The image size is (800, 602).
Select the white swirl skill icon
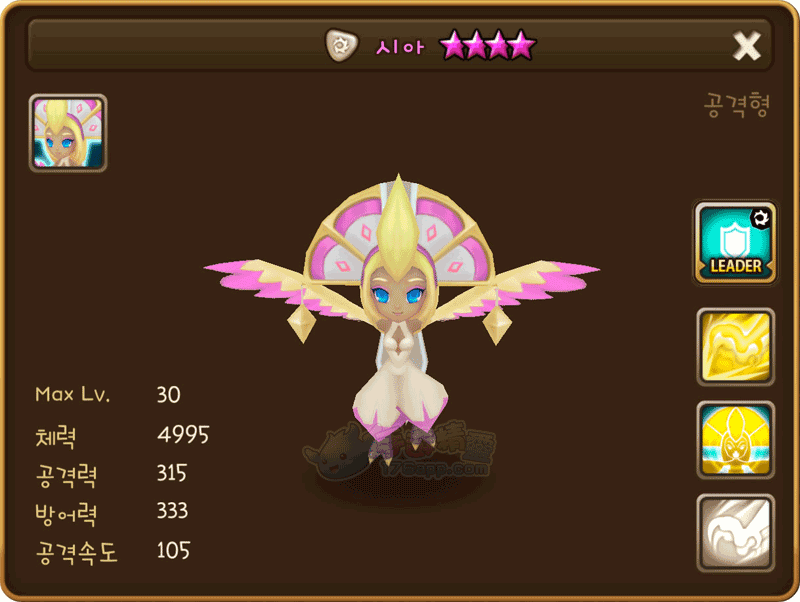[x=735, y=533]
